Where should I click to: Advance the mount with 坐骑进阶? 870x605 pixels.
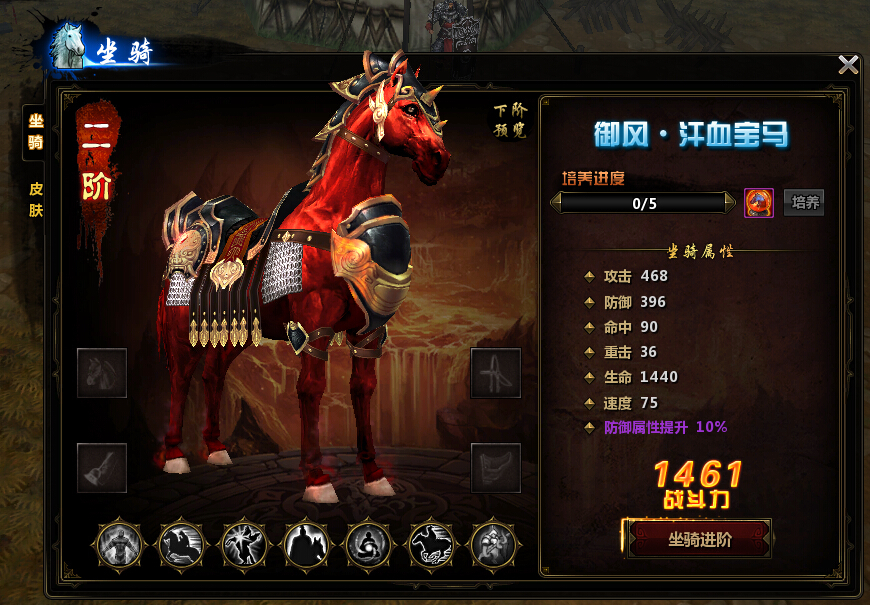point(699,541)
